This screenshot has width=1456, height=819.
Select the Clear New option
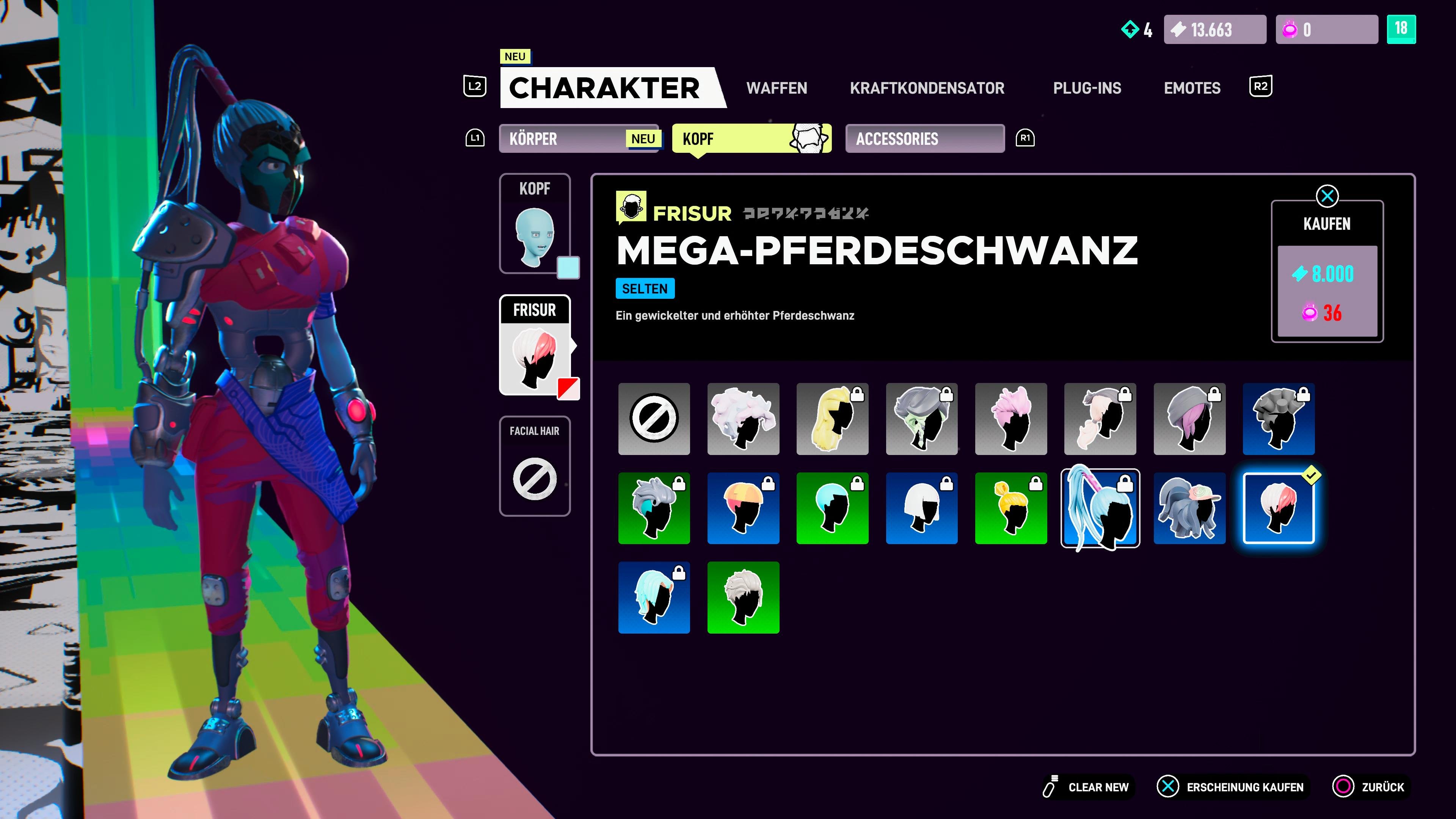point(1086,787)
